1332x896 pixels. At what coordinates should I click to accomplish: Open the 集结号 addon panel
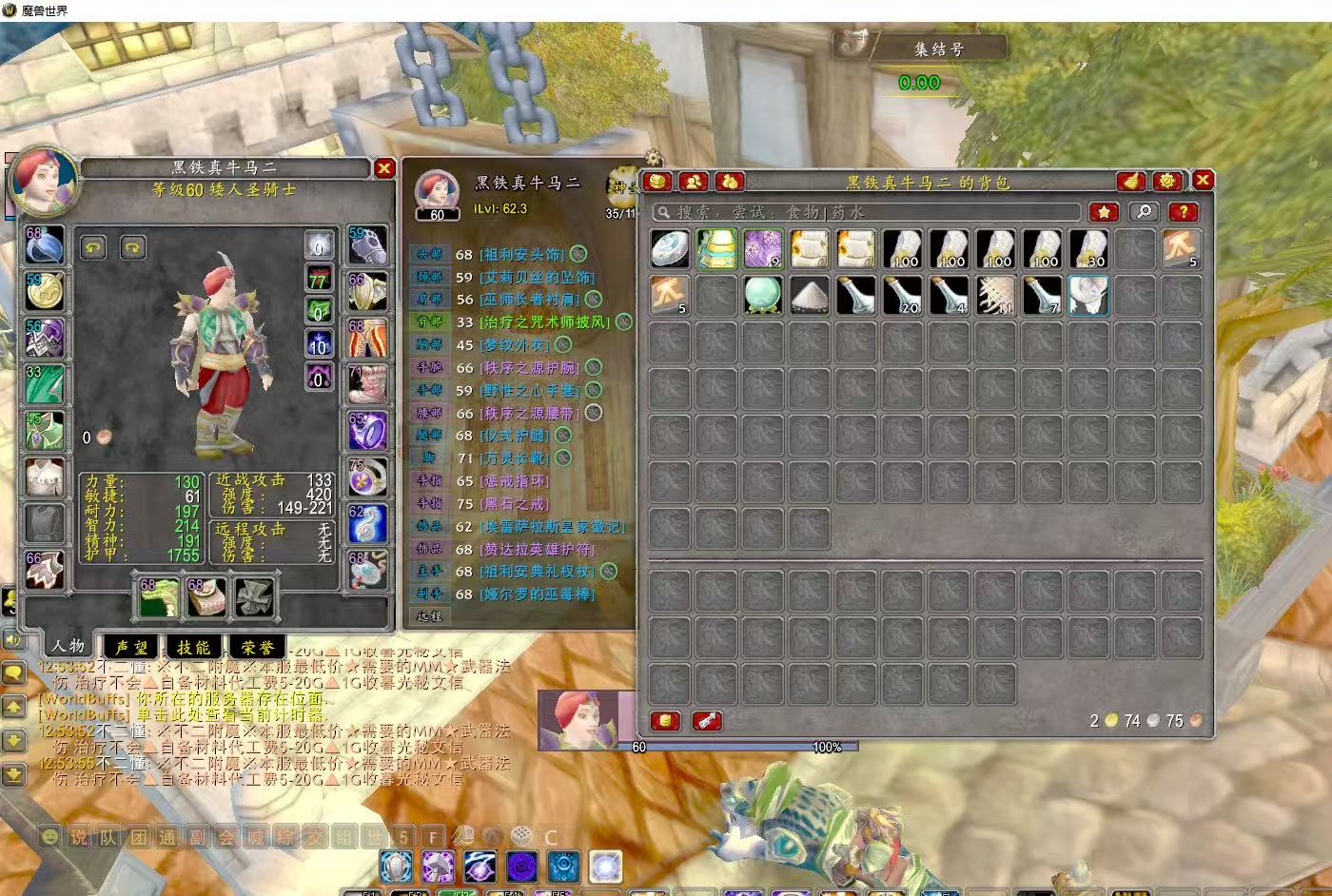(x=937, y=49)
